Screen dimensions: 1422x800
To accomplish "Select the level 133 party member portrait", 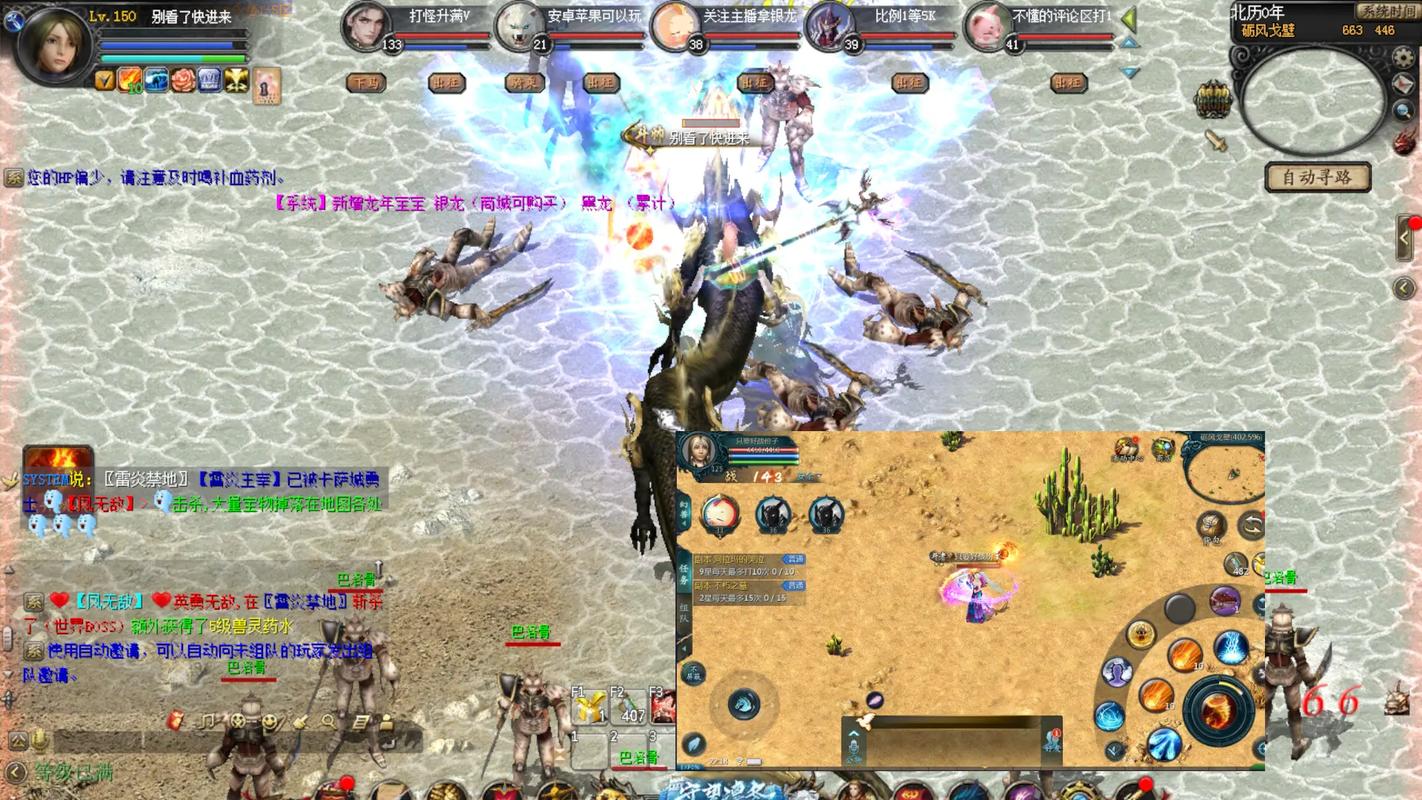I will 364,25.
